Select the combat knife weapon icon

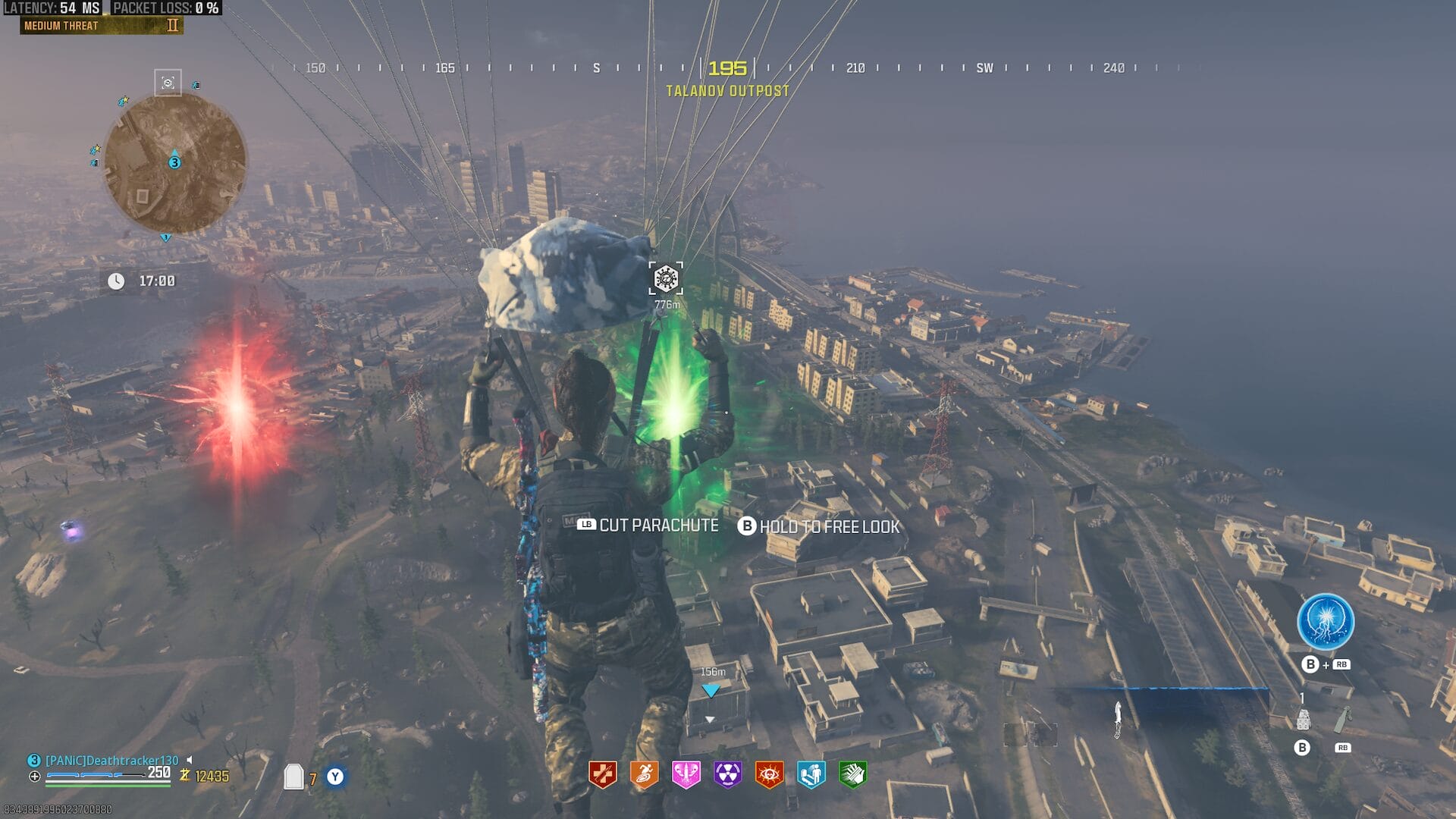1118,719
